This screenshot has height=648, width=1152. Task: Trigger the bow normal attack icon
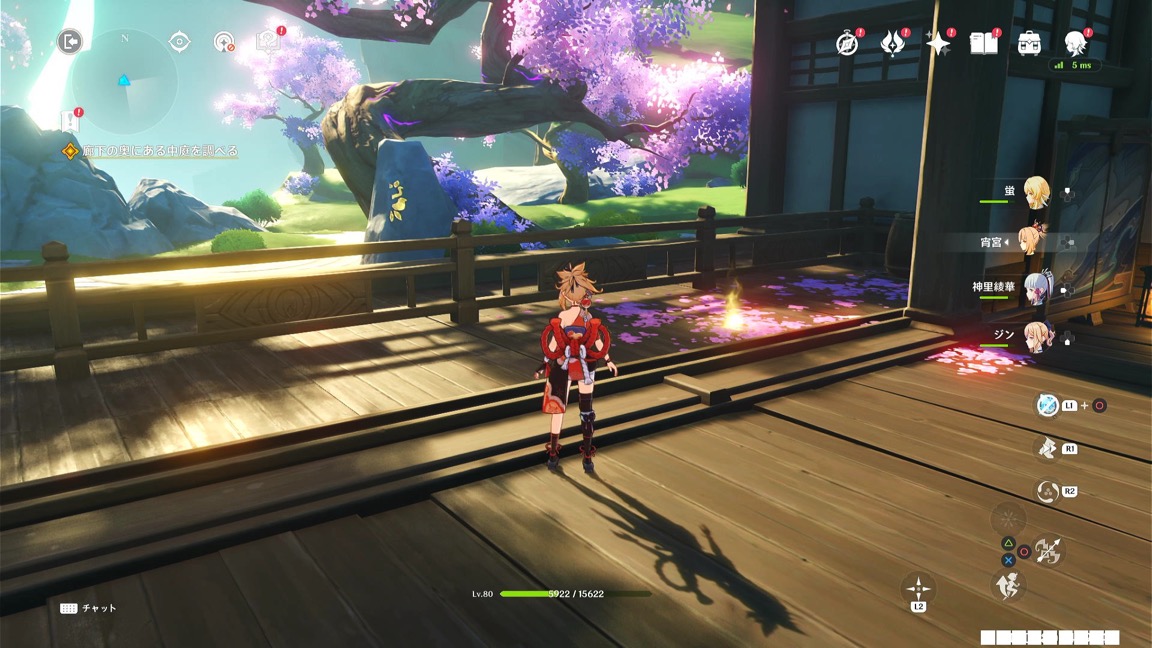[1048, 551]
